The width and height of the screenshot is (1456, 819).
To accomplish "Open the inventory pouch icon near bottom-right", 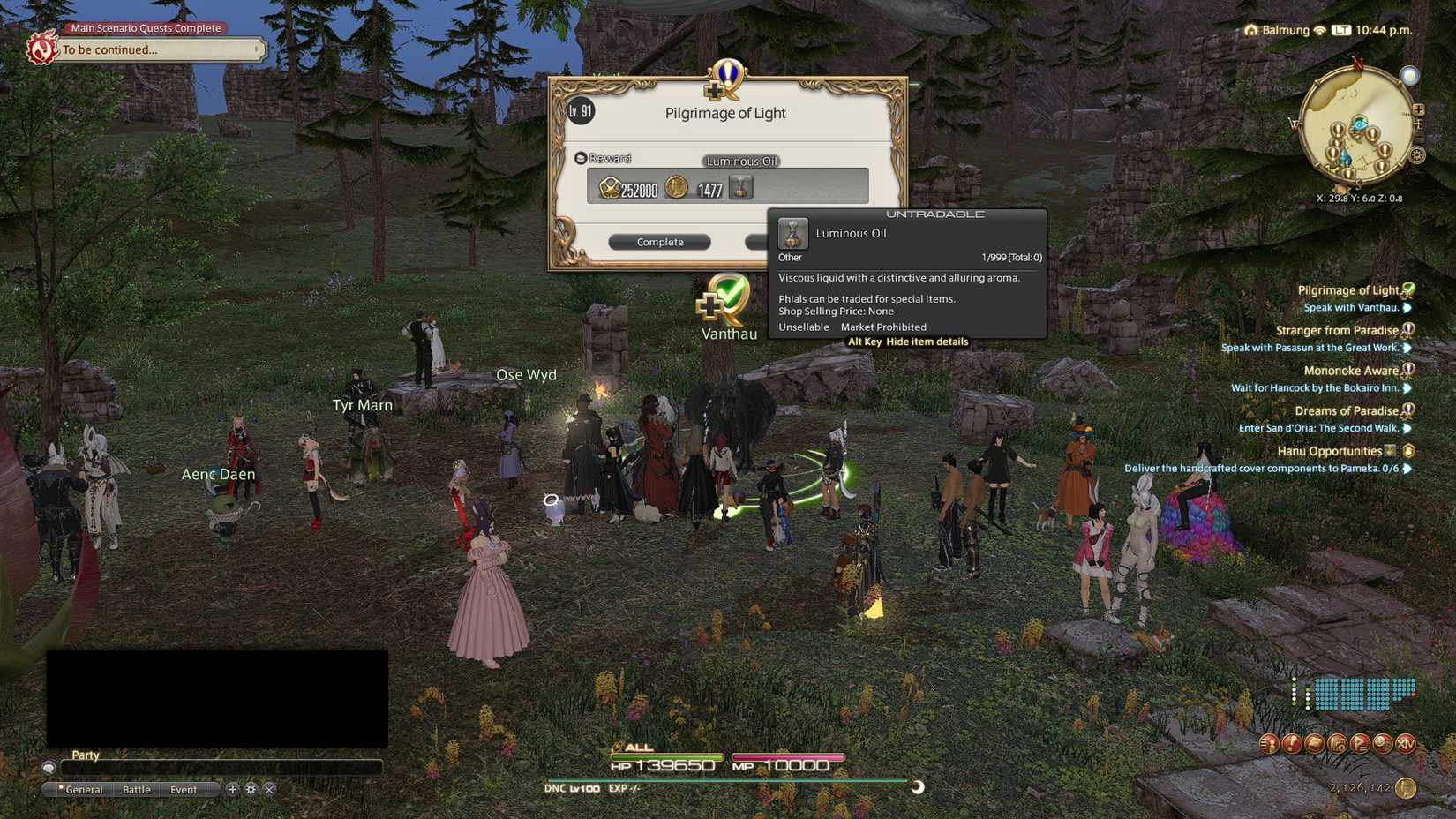I will [x=1314, y=744].
